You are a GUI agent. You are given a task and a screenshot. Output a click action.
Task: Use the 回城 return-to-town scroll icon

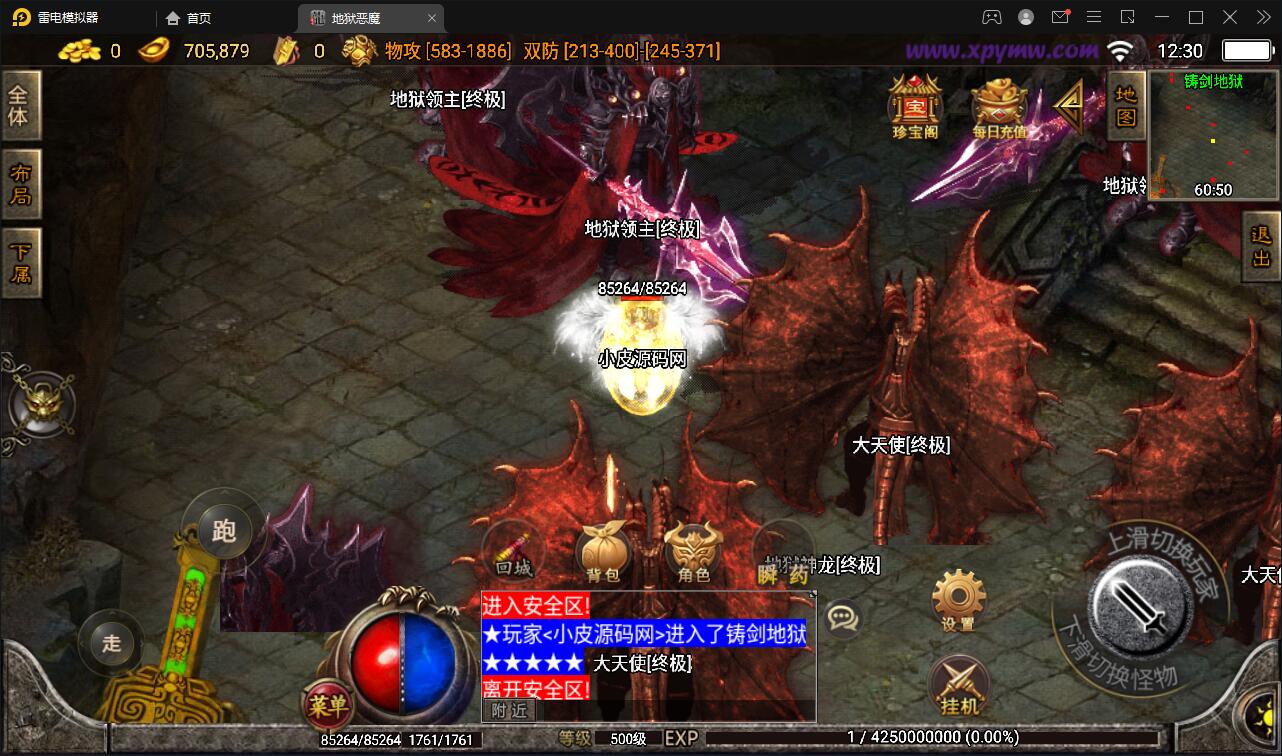(x=511, y=549)
